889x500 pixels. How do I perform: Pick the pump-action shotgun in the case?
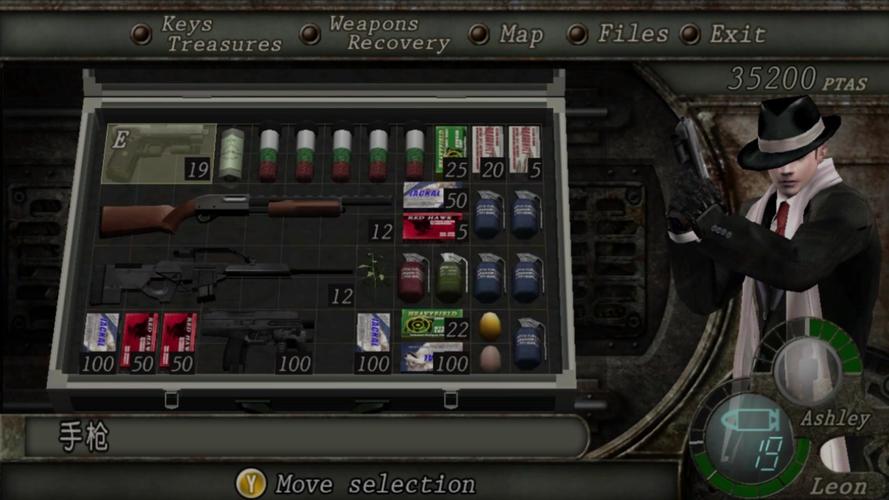pos(230,211)
